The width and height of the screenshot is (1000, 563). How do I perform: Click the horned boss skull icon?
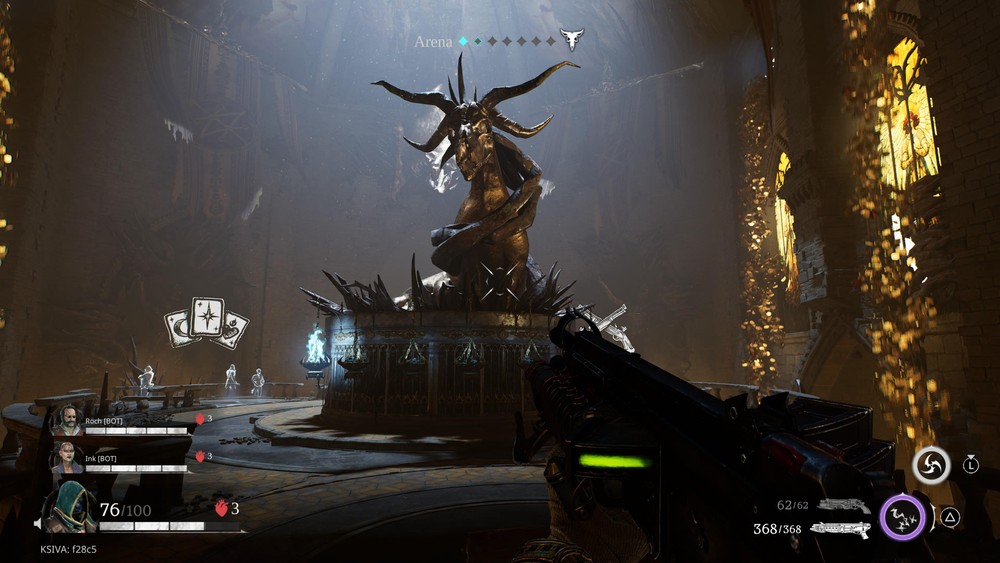pos(571,40)
